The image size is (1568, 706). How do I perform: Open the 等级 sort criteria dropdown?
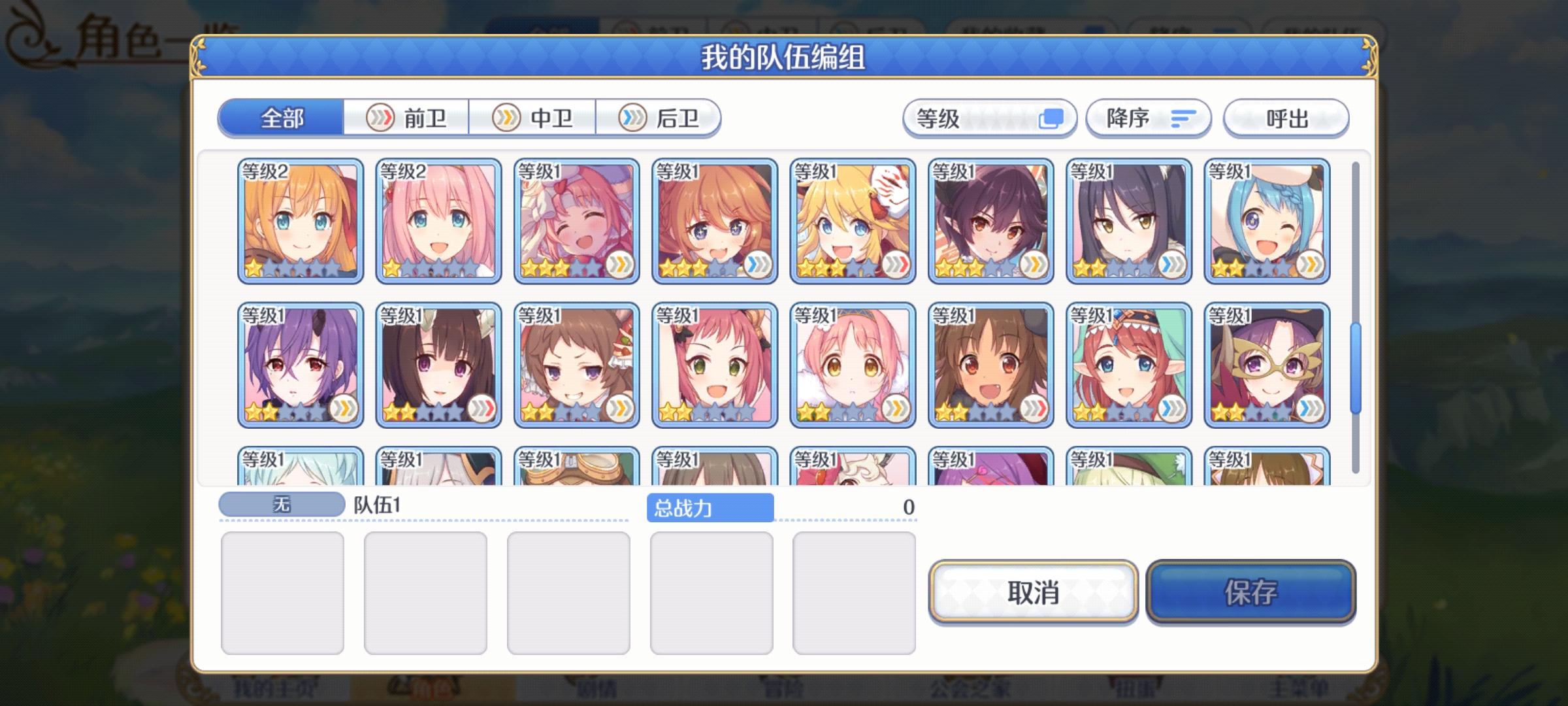coord(987,118)
